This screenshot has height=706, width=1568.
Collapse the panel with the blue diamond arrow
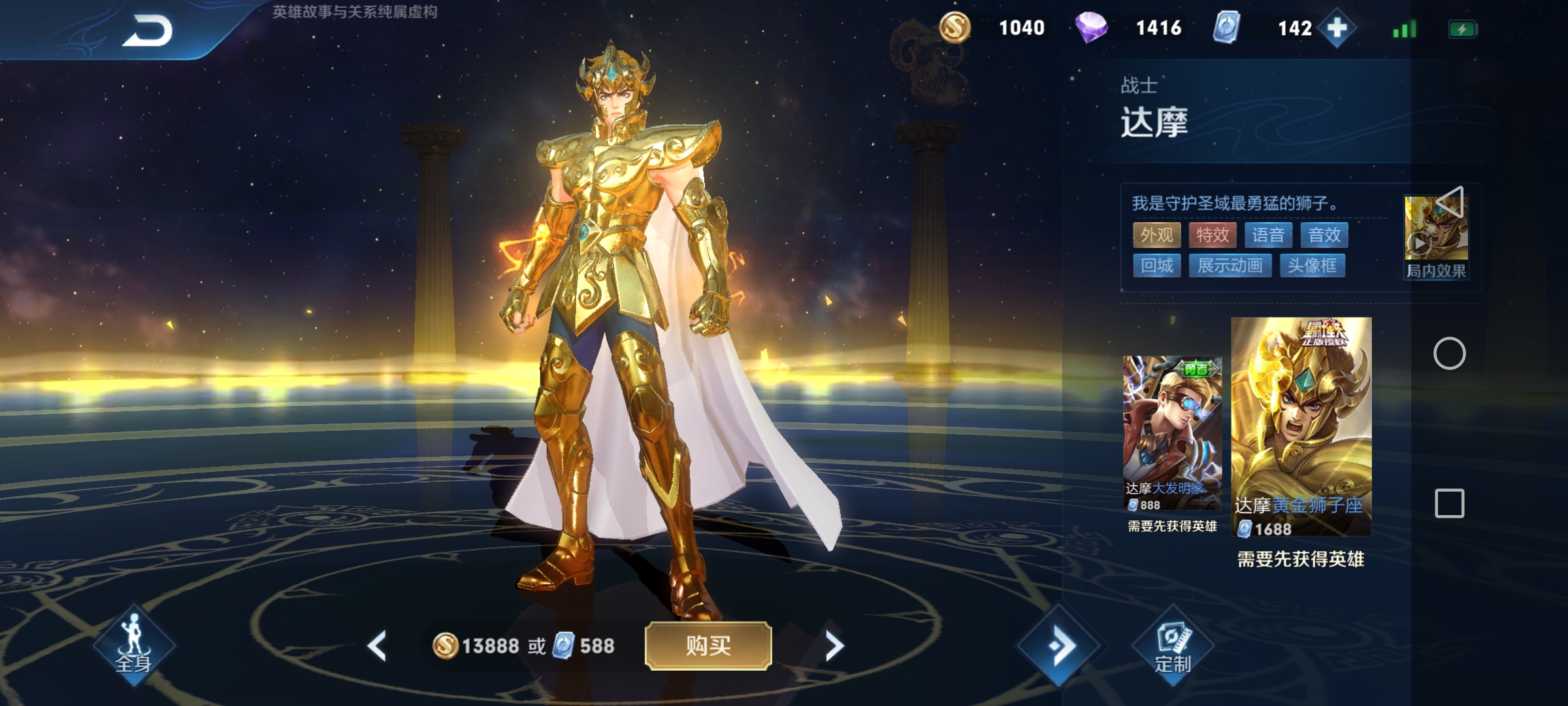pos(1059,646)
